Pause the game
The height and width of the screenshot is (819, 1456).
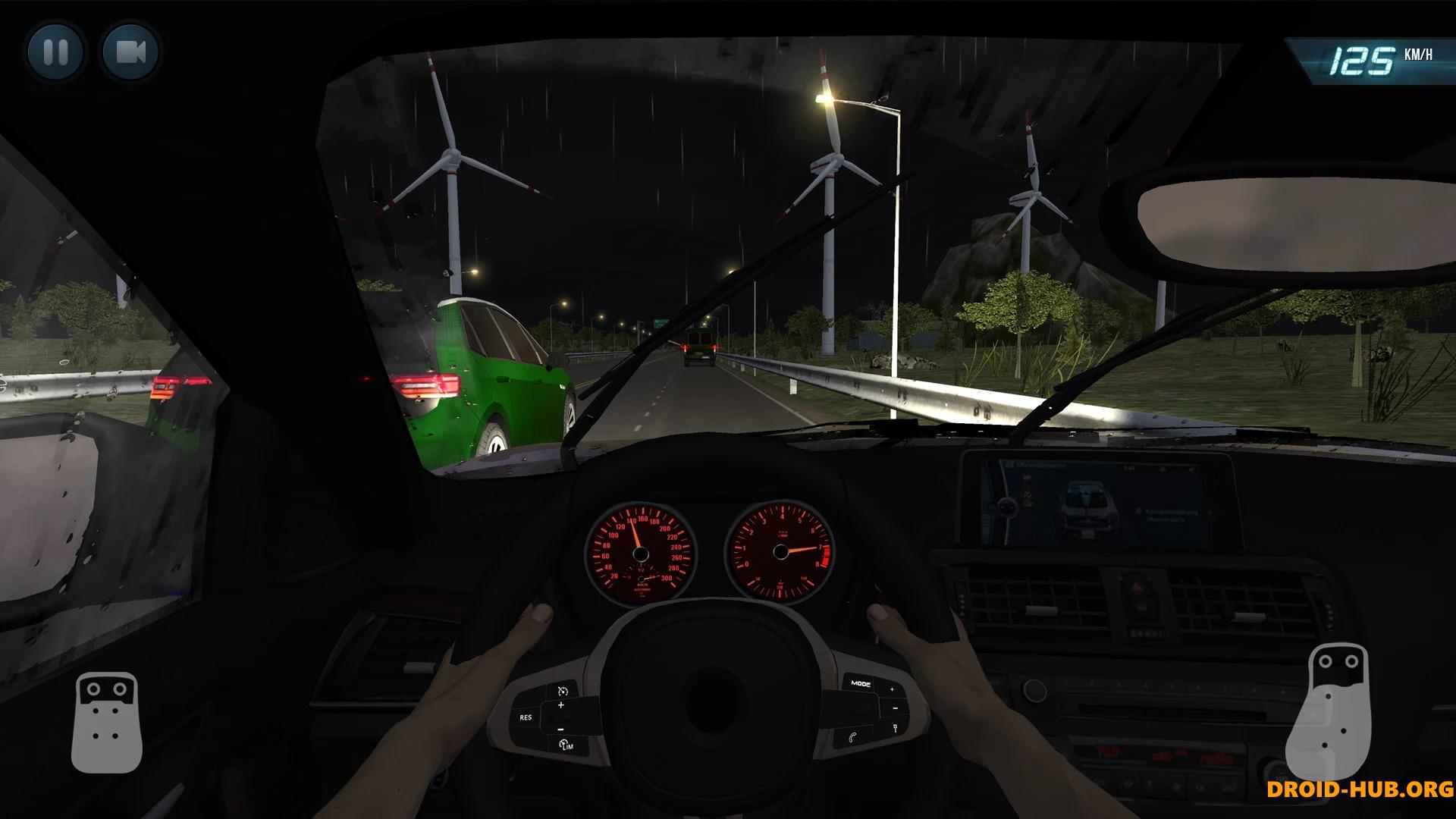click(x=55, y=53)
